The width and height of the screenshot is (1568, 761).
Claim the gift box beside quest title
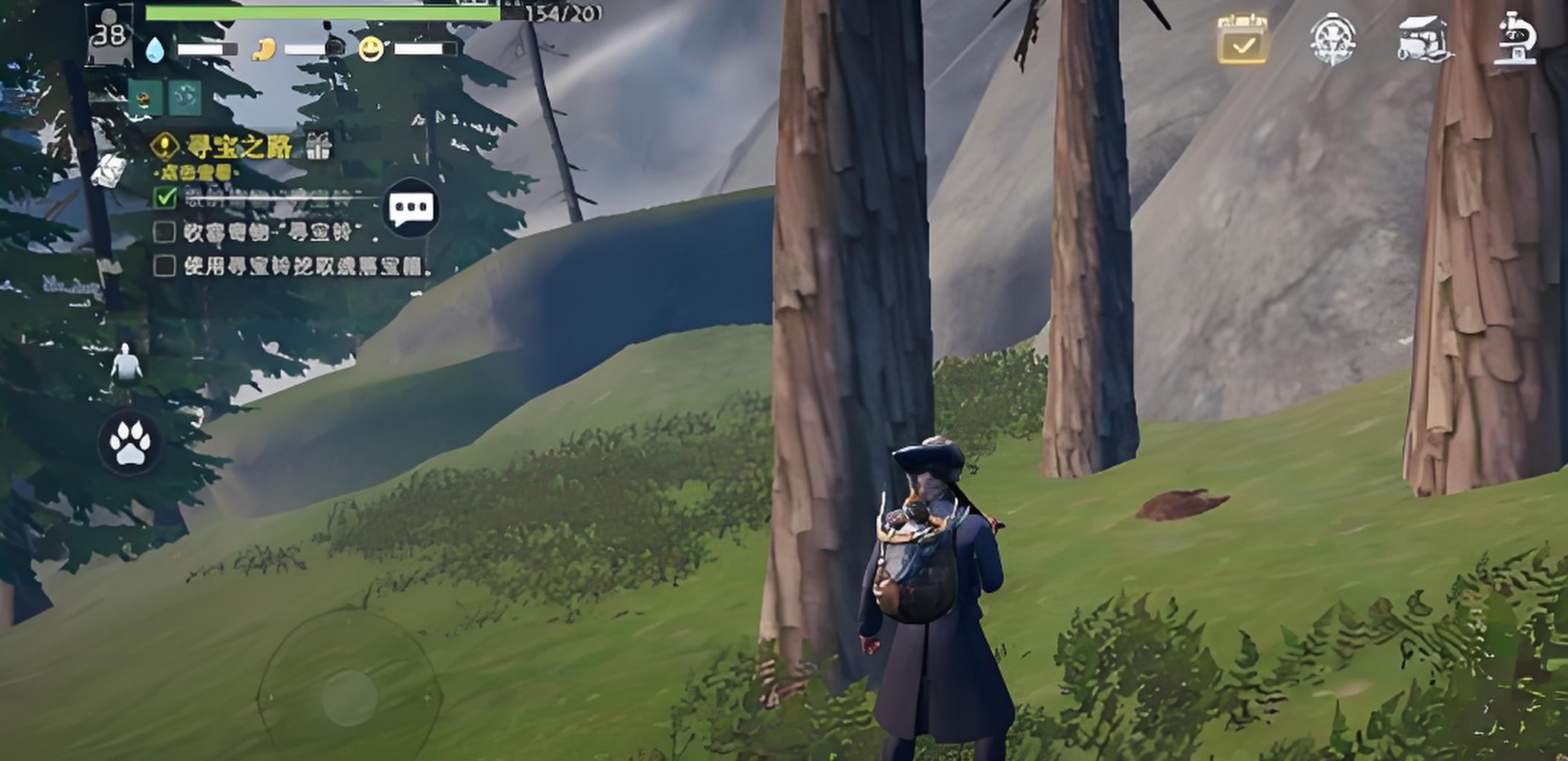pyautogui.click(x=319, y=146)
